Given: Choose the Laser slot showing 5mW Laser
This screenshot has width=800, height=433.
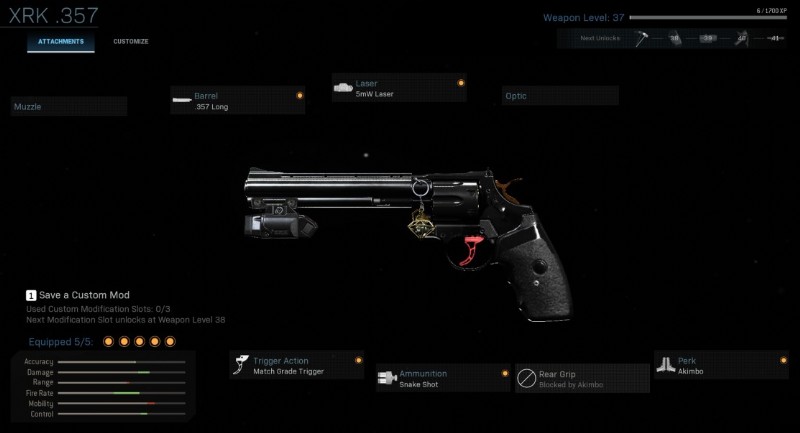Looking at the screenshot, I should coord(400,88).
